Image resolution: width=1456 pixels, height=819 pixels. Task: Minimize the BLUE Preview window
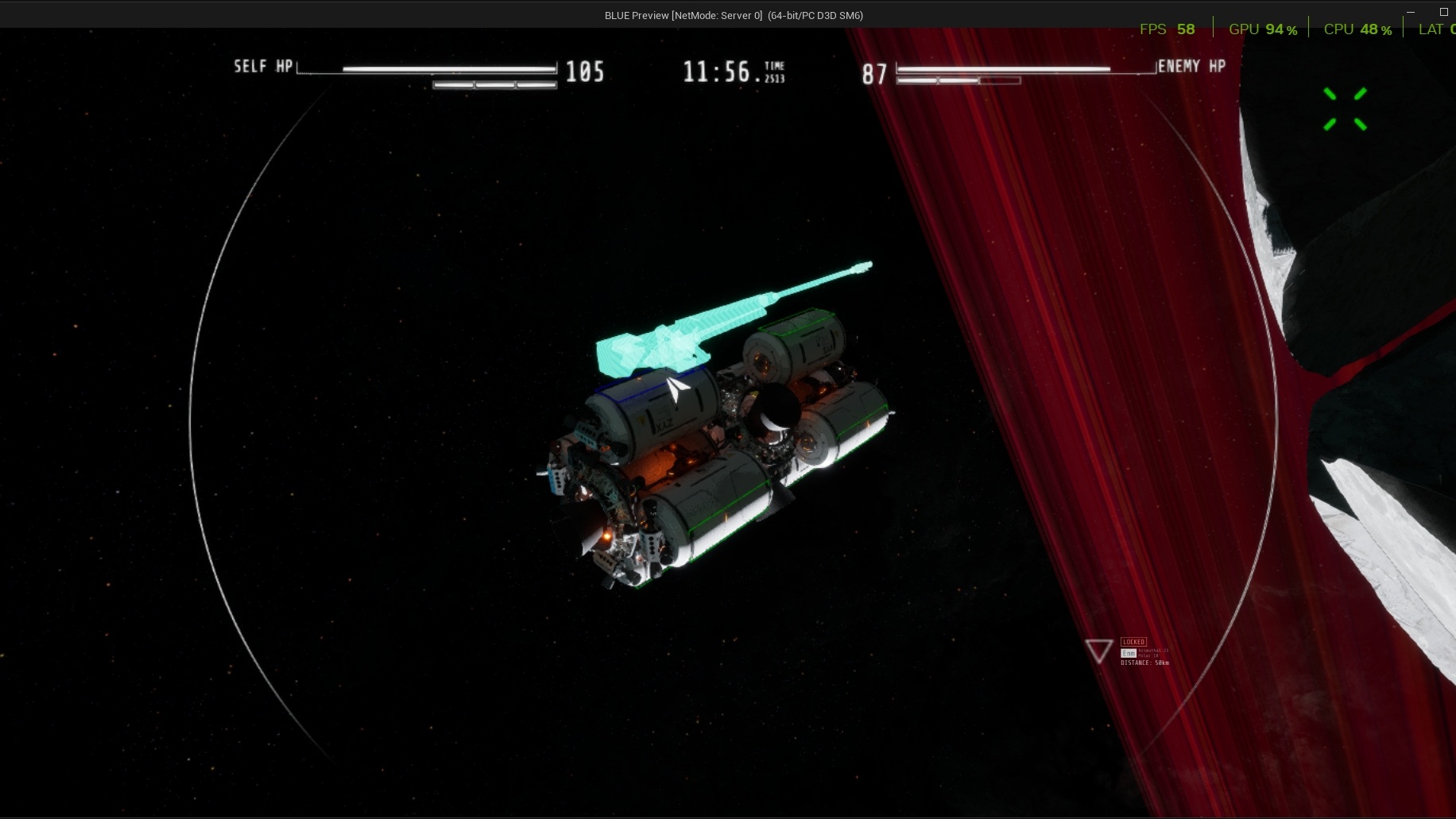[x=1411, y=12]
